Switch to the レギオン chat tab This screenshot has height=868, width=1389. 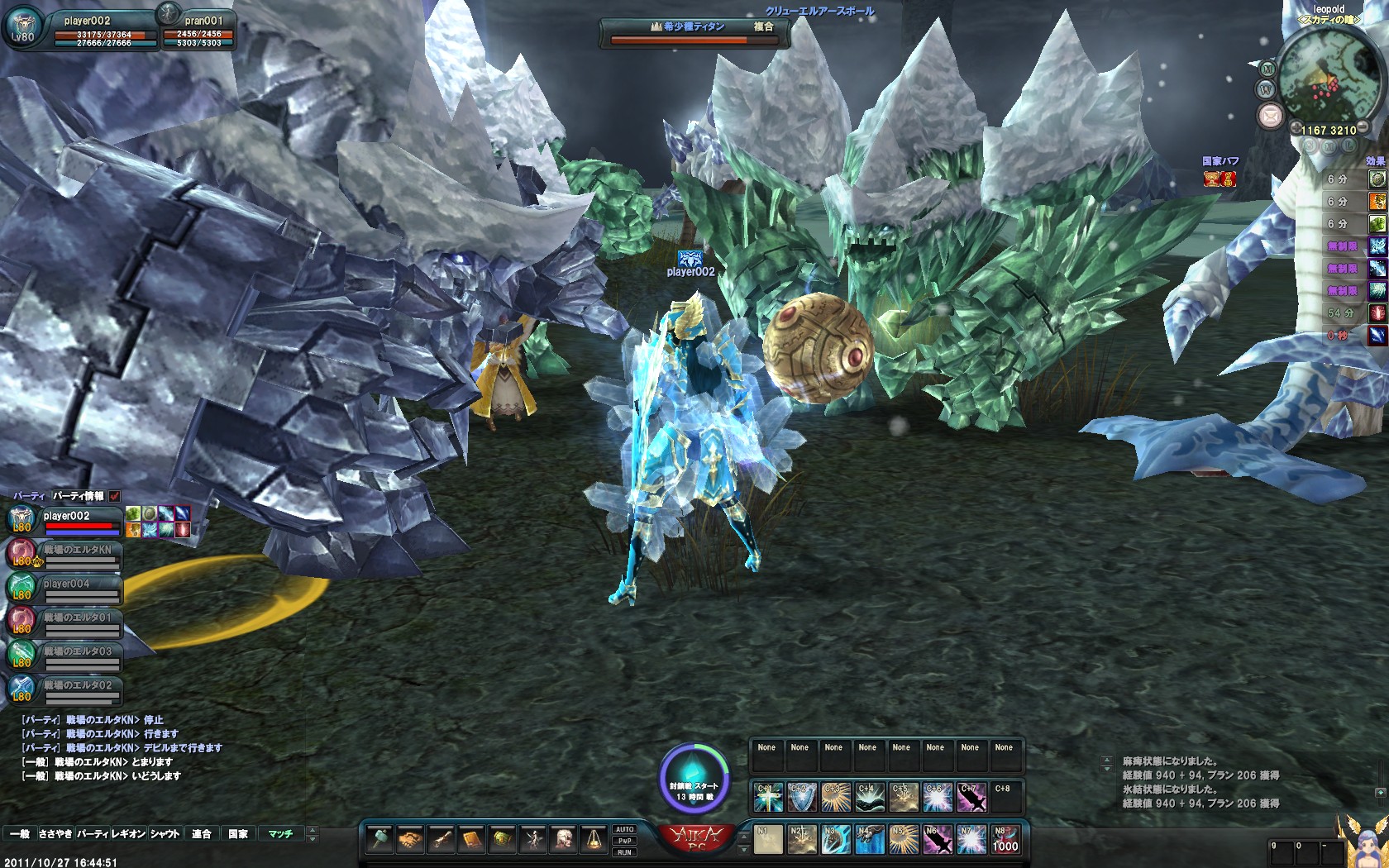pos(128,834)
